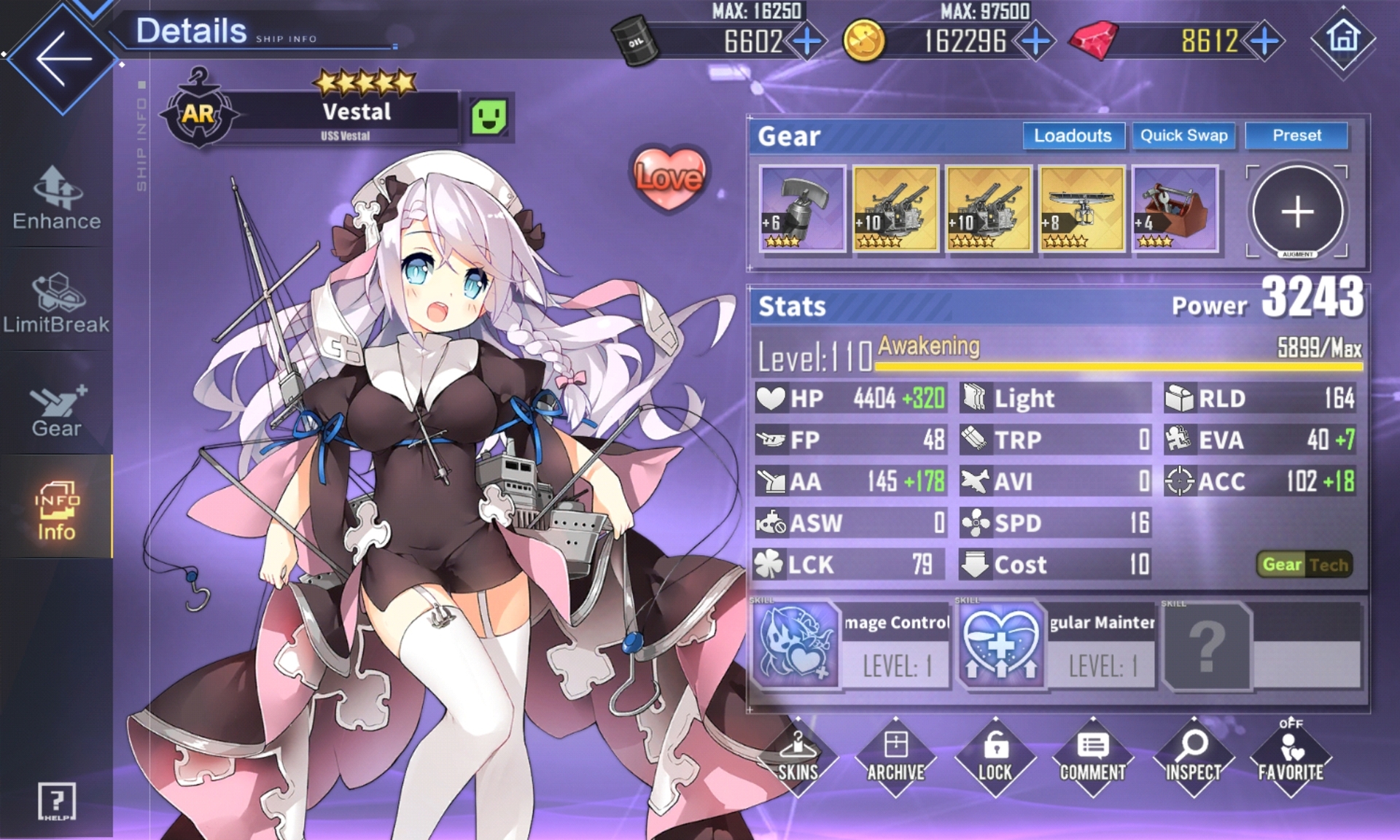Return to the home screen
Viewport: 1400px width, 840px height.
pyautogui.click(x=1343, y=39)
